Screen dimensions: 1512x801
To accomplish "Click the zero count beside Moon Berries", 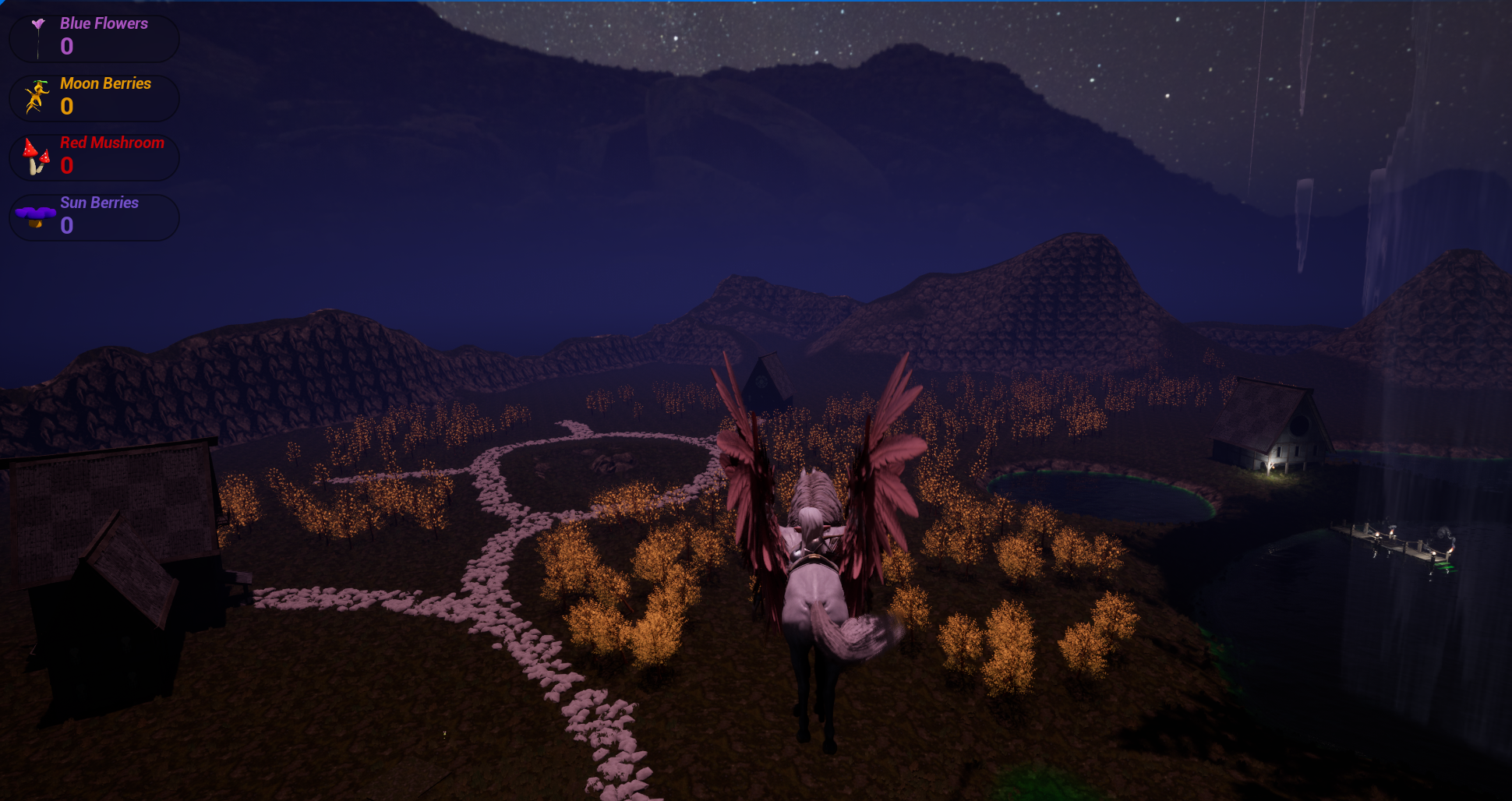I will click(x=67, y=107).
